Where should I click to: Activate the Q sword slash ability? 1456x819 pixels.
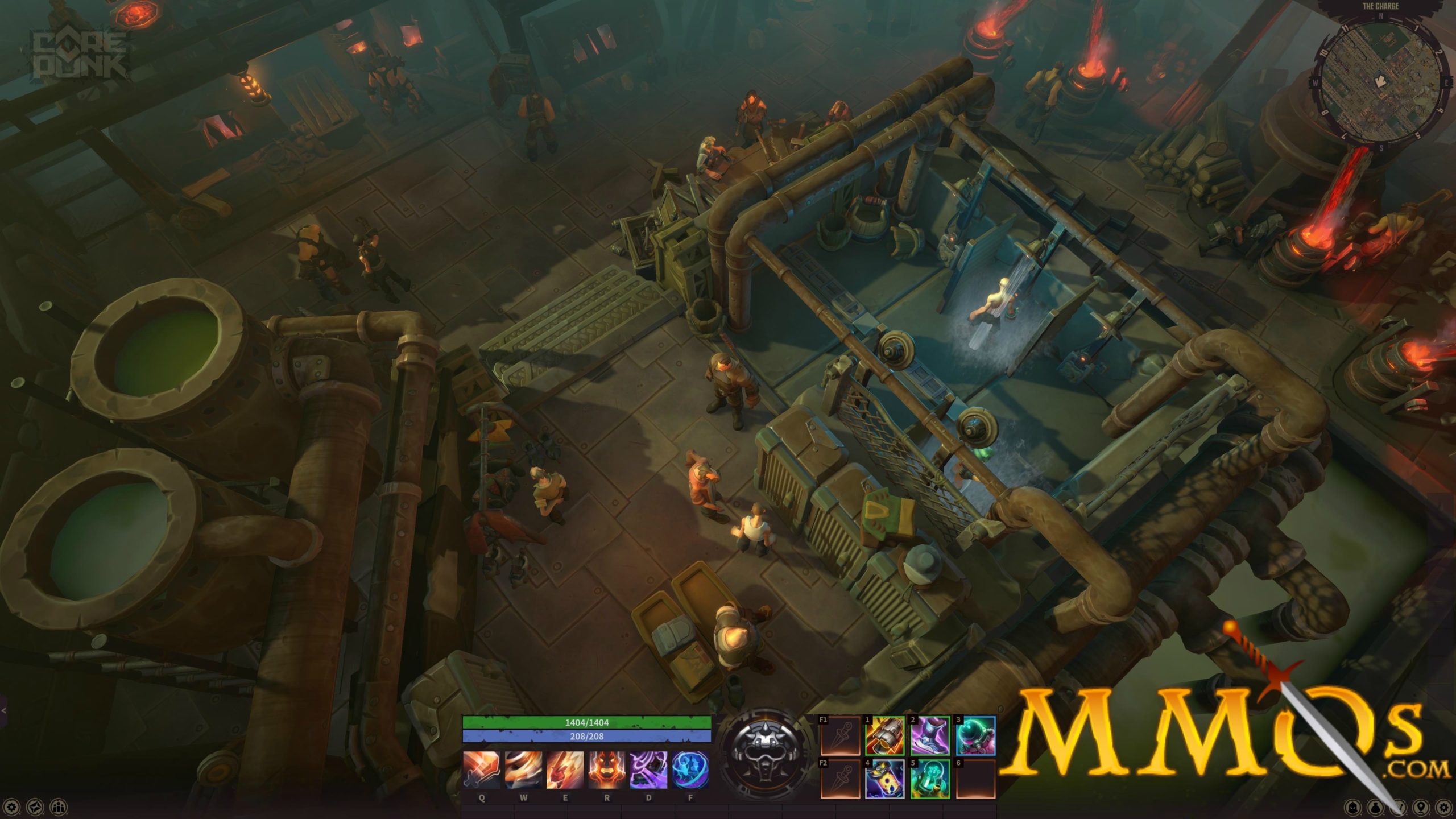(481, 770)
